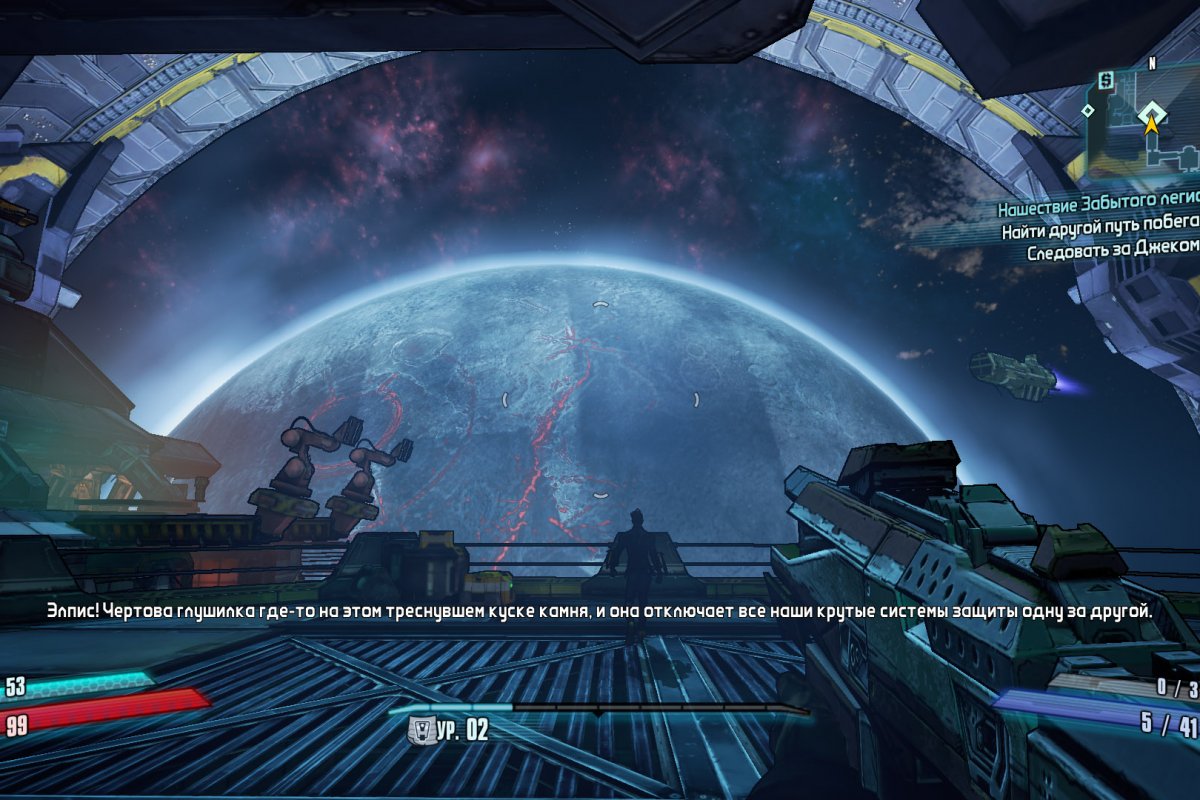The height and width of the screenshot is (800, 1200).
Task: Select the "Следовать за Джеком" objective
Action: click(1112, 252)
